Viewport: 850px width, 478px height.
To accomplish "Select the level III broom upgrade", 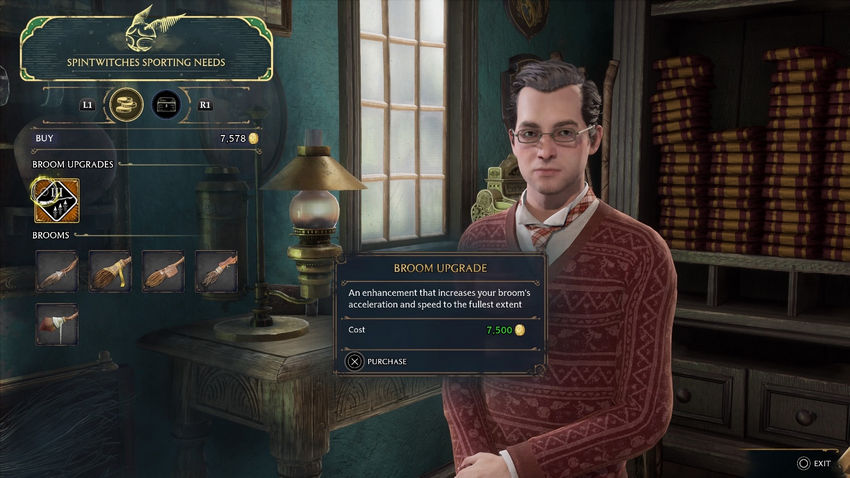I will pos(57,200).
